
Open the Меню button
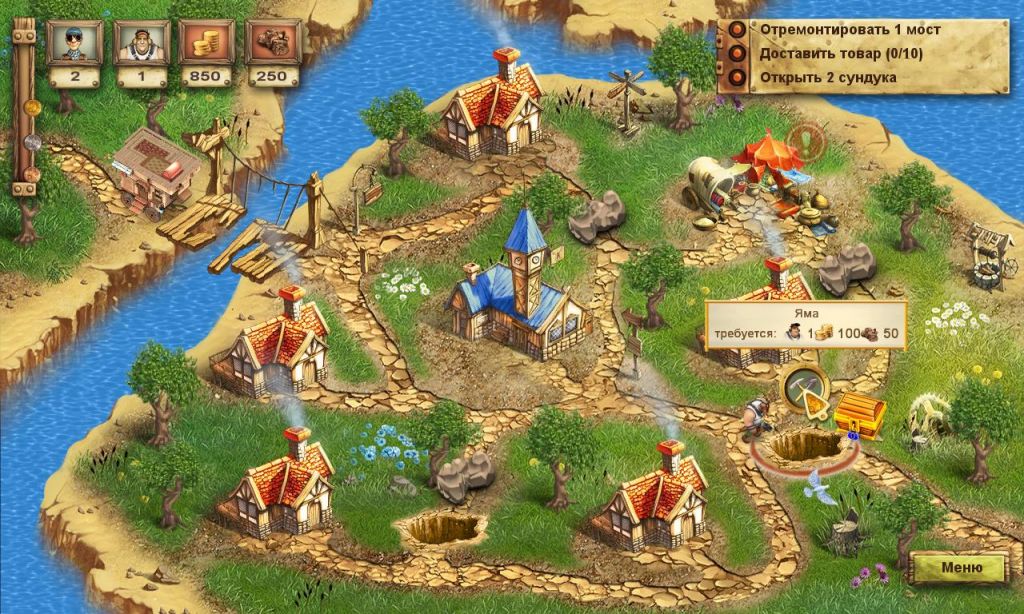click(x=959, y=568)
